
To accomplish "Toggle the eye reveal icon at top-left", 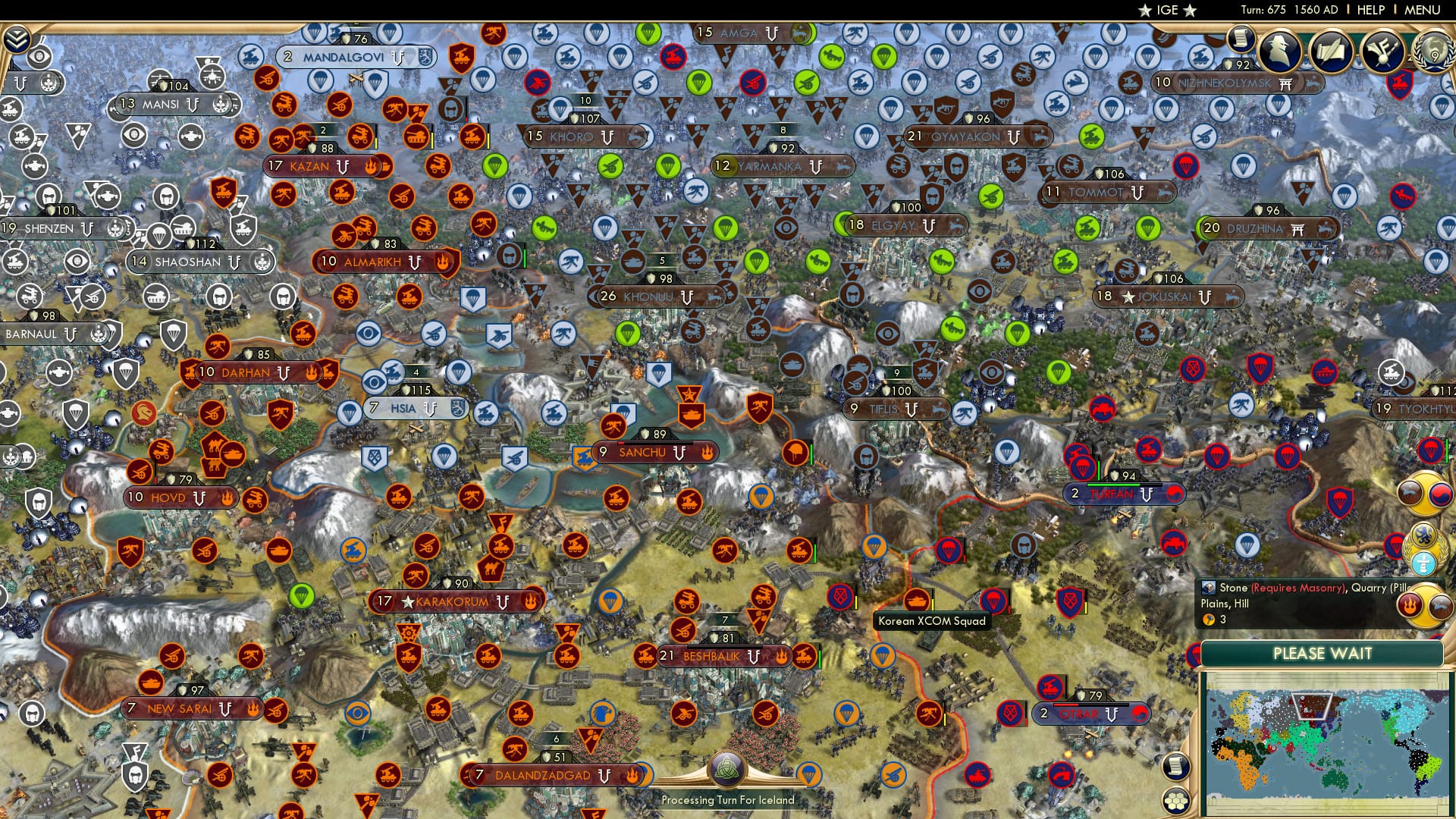I will (39, 57).
